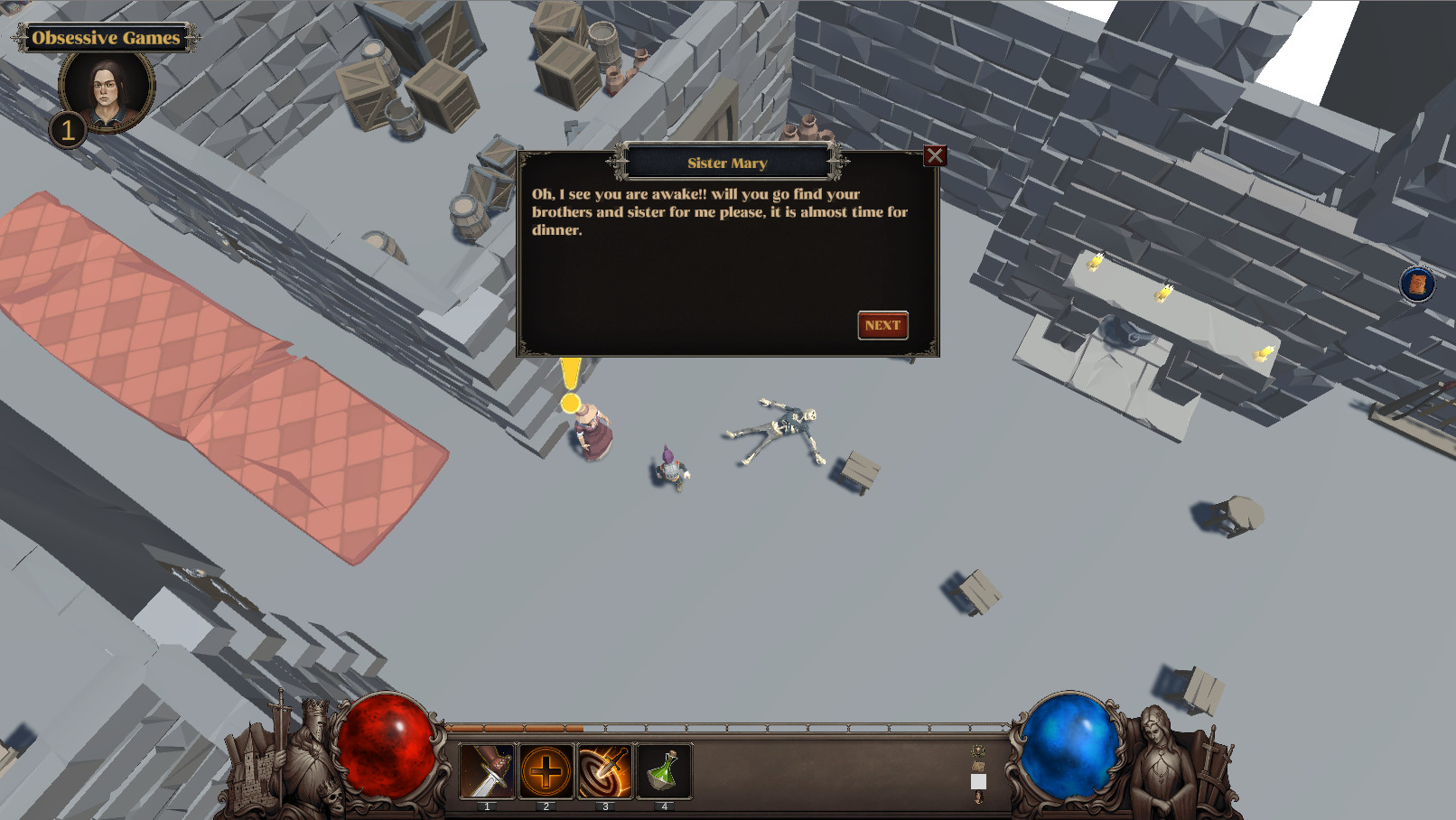This screenshot has height=820, width=1456.
Task: Click the blue orb icon at the right screen edge
Action: point(1418,284)
